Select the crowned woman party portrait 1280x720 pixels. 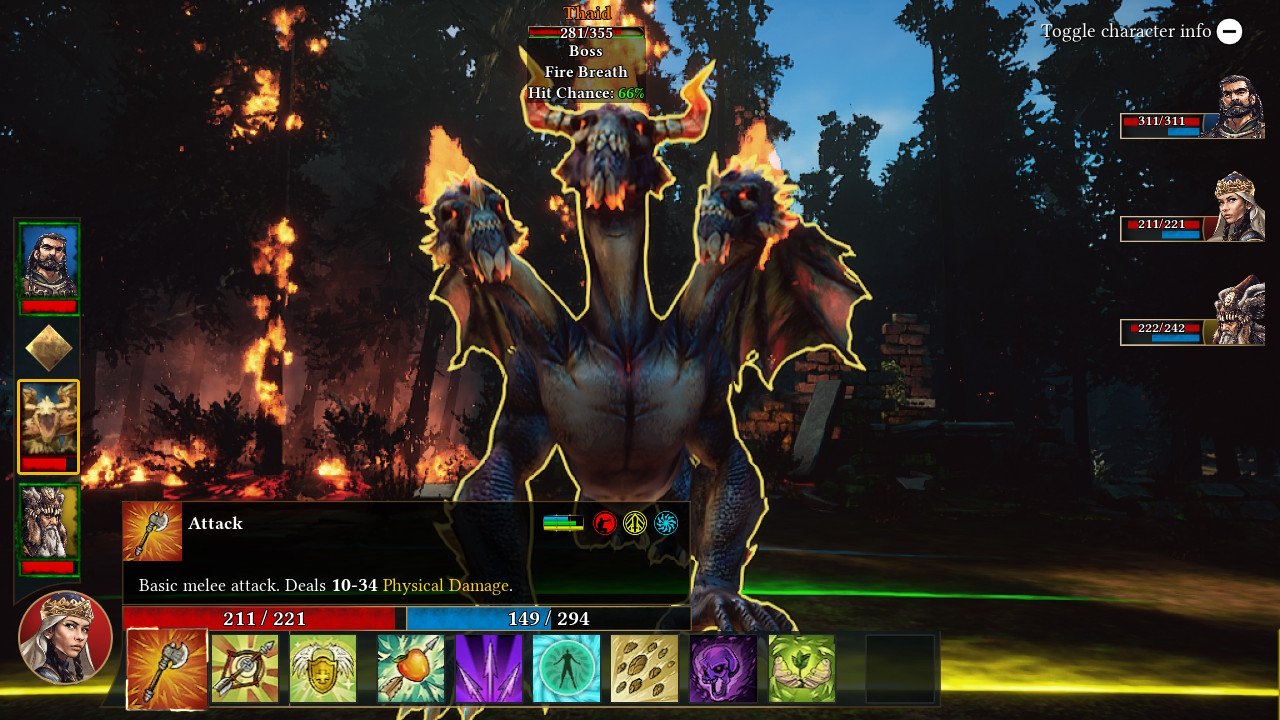point(1240,207)
